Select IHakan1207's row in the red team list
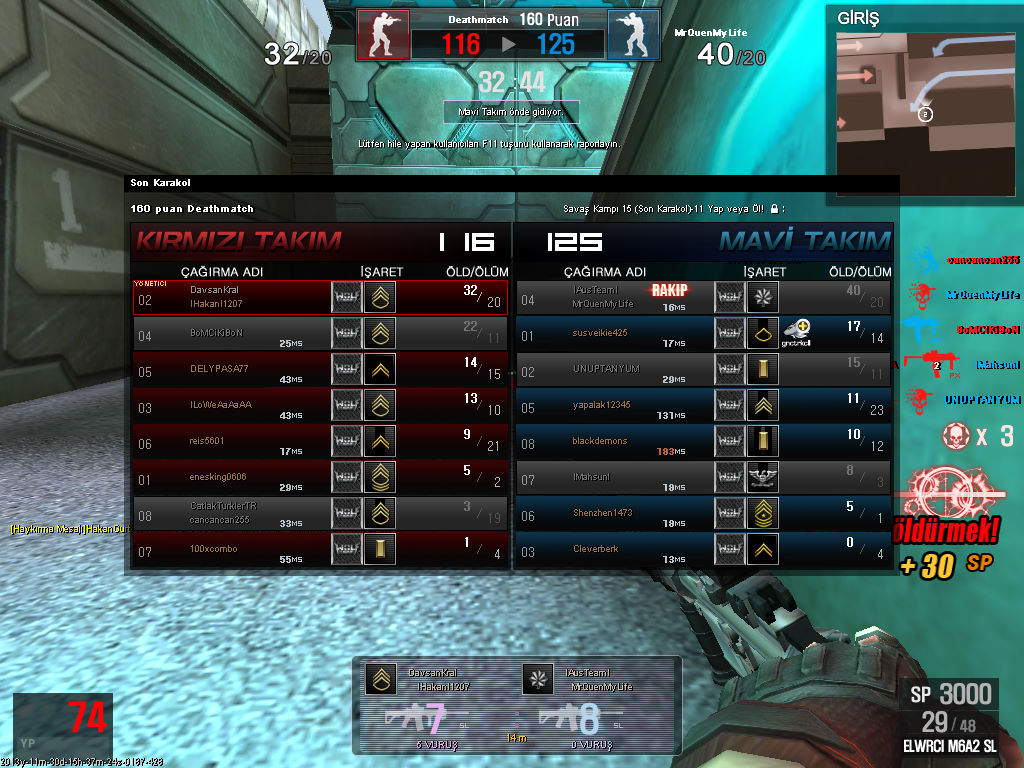 point(320,297)
